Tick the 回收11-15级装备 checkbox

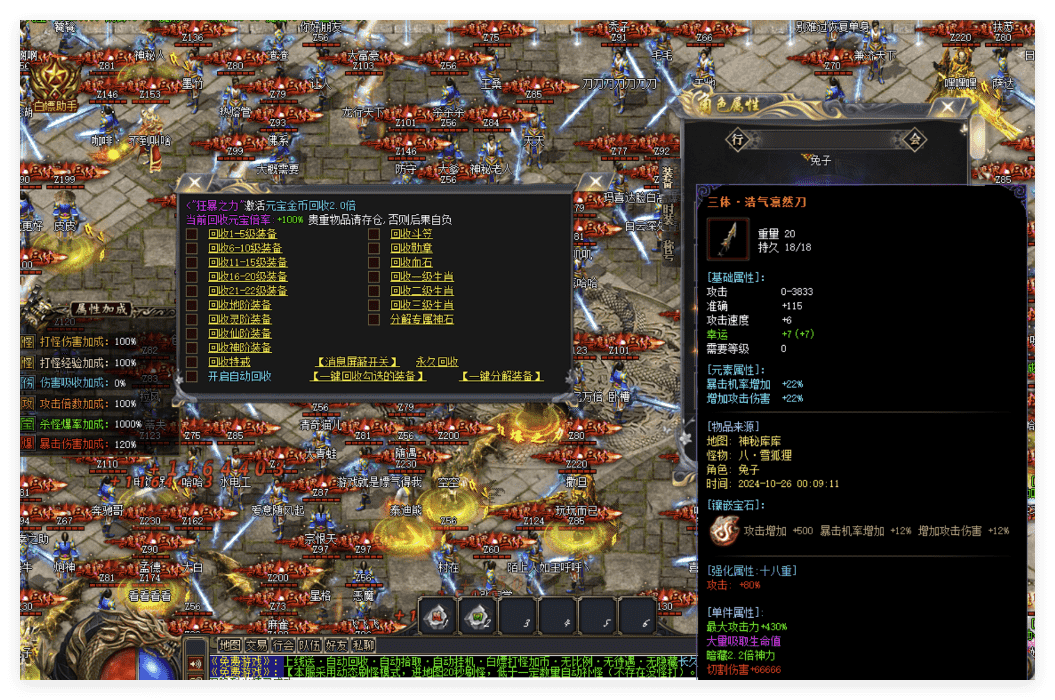pos(191,262)
